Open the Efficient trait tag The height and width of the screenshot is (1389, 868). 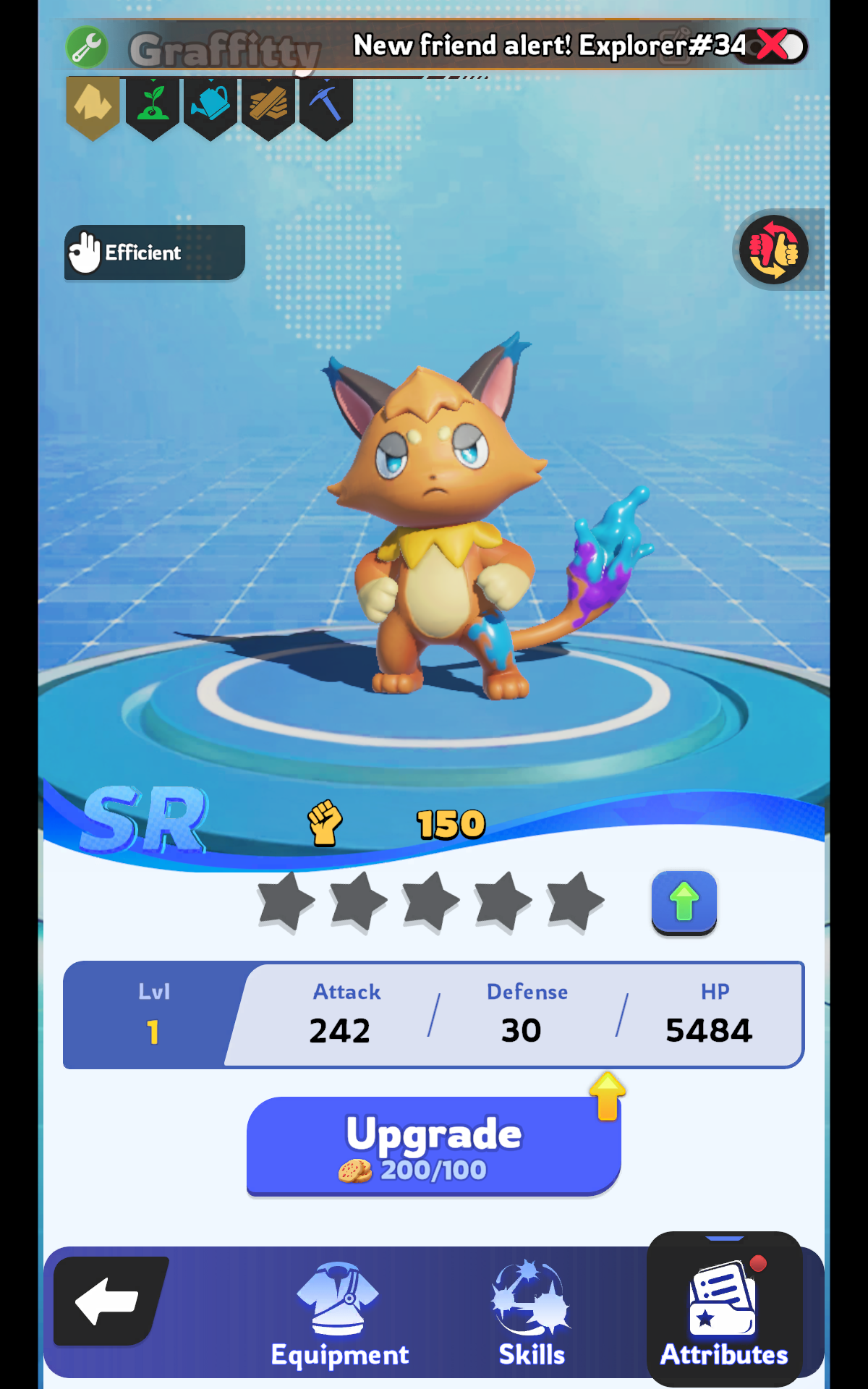coord(154,252)
